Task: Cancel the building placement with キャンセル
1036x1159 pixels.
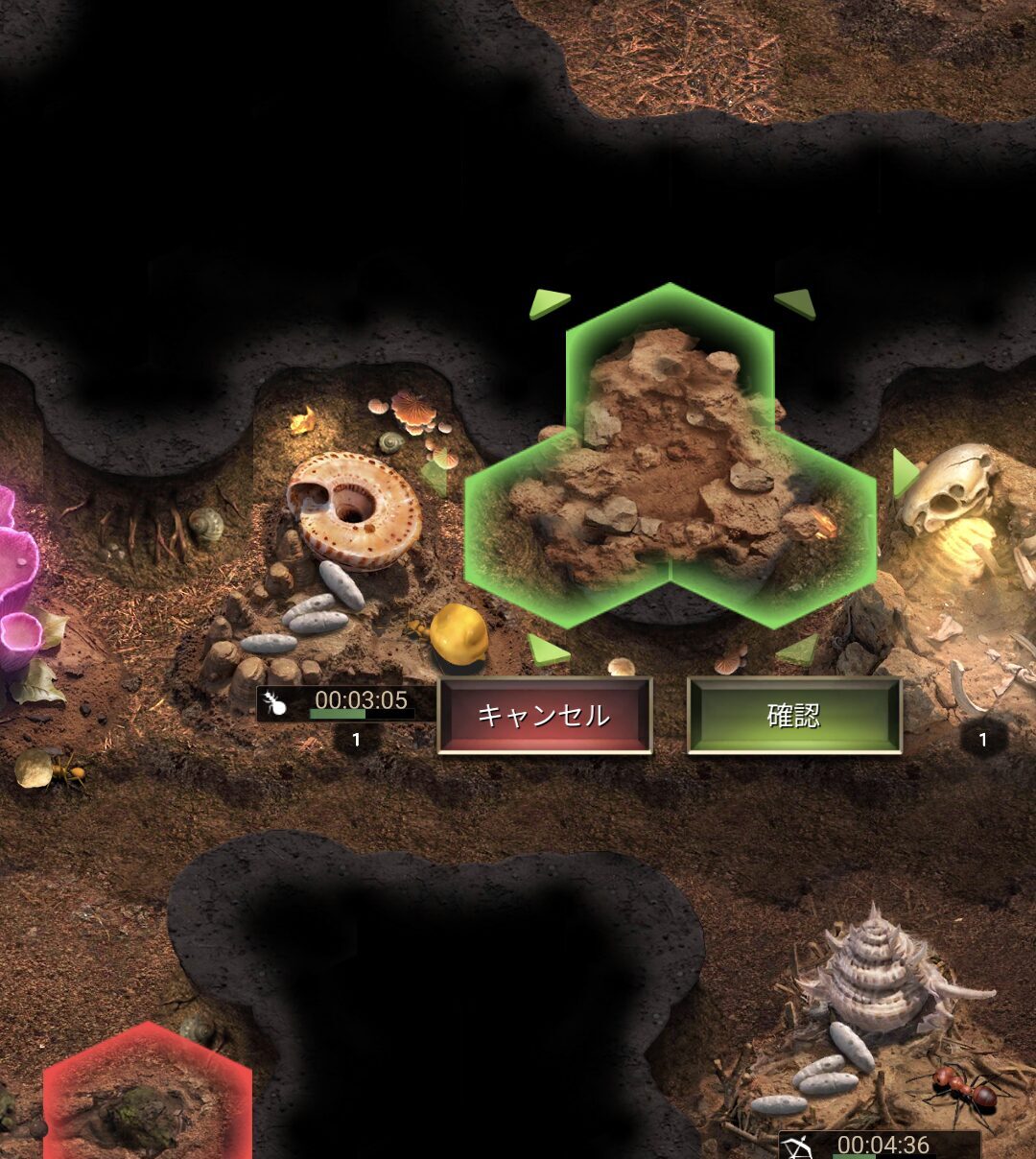Action: click(544, 716)
